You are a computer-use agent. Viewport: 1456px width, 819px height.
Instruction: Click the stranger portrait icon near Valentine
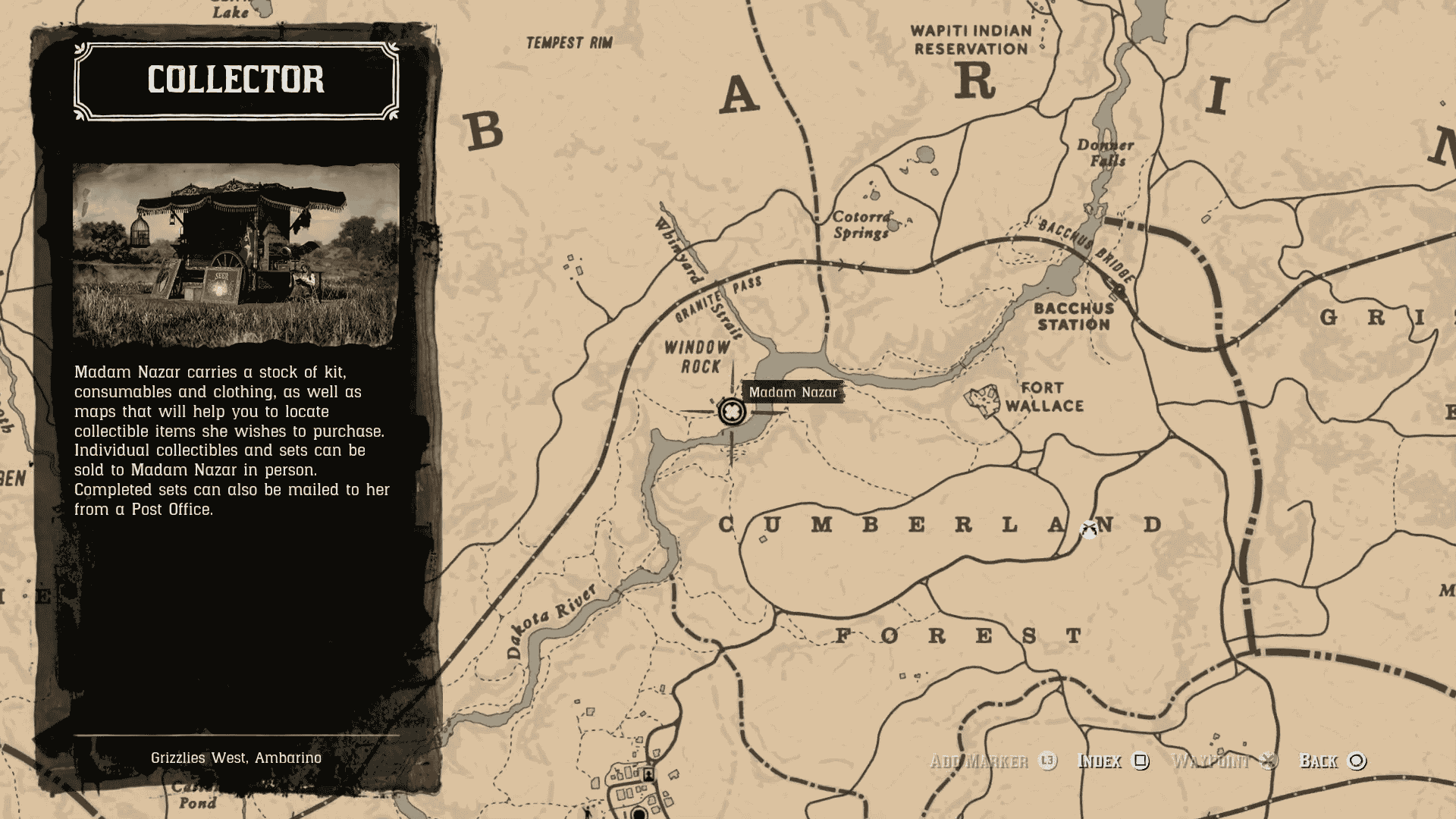[648, 775]
